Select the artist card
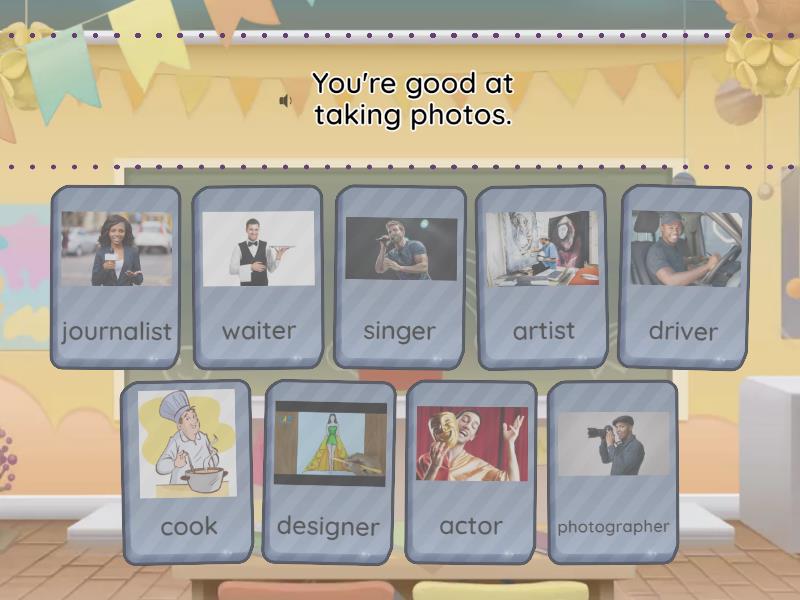The width and height of the screenshot is (800, 600). (543, 277)
